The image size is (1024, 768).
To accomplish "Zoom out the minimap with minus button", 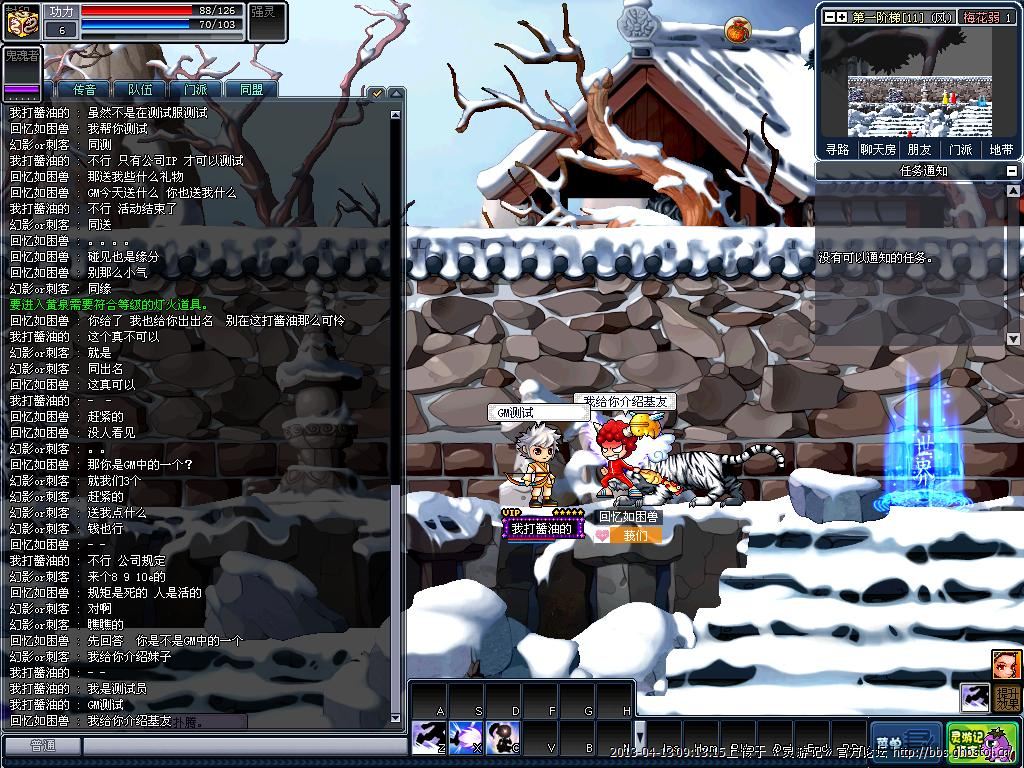I will pyautogui.click(x=829, y=17).
